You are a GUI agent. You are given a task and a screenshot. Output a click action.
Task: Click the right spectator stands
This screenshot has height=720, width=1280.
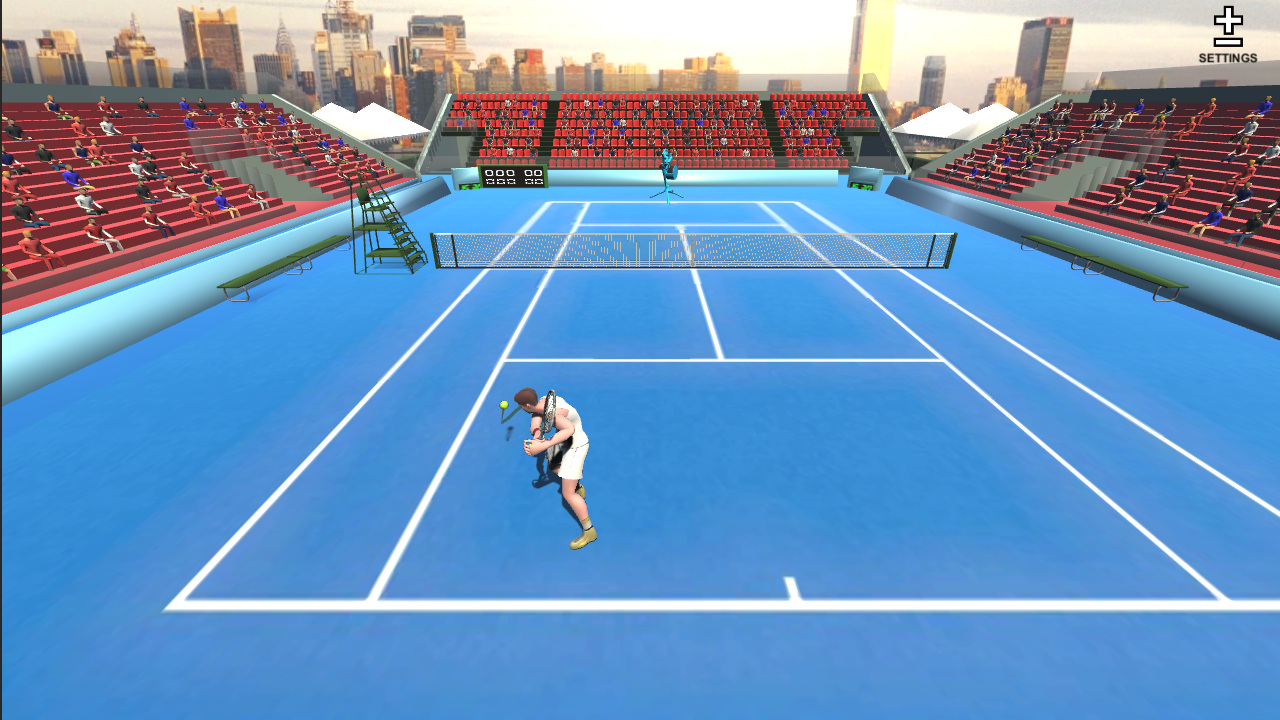1150,180
